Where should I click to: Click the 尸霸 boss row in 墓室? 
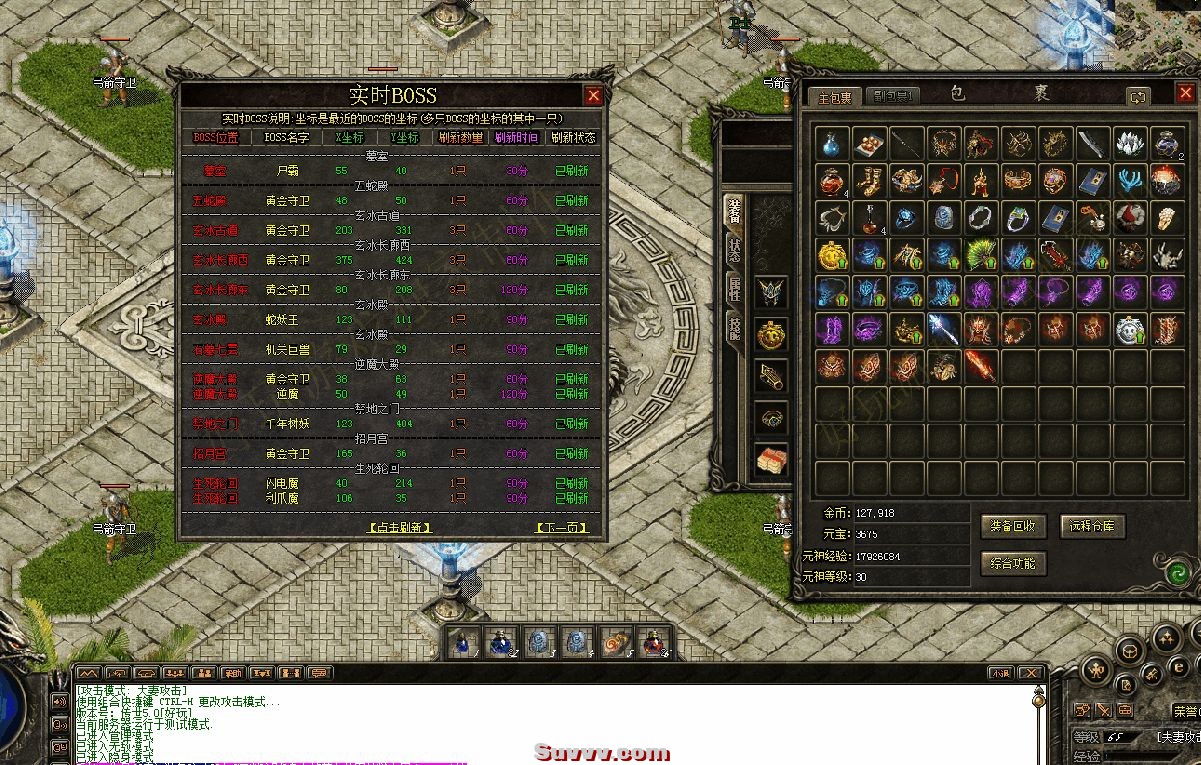point(288,171)
